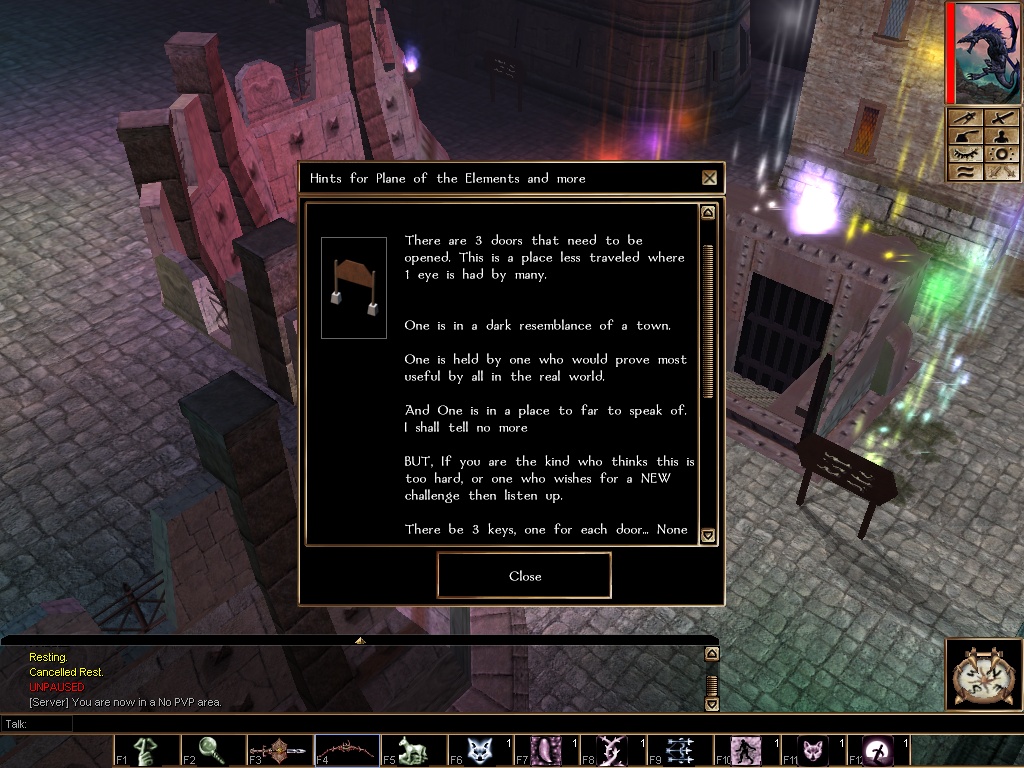Use the F9 triple arrows quickslot
1024x768 pixels.
click(x=680, y=751)
